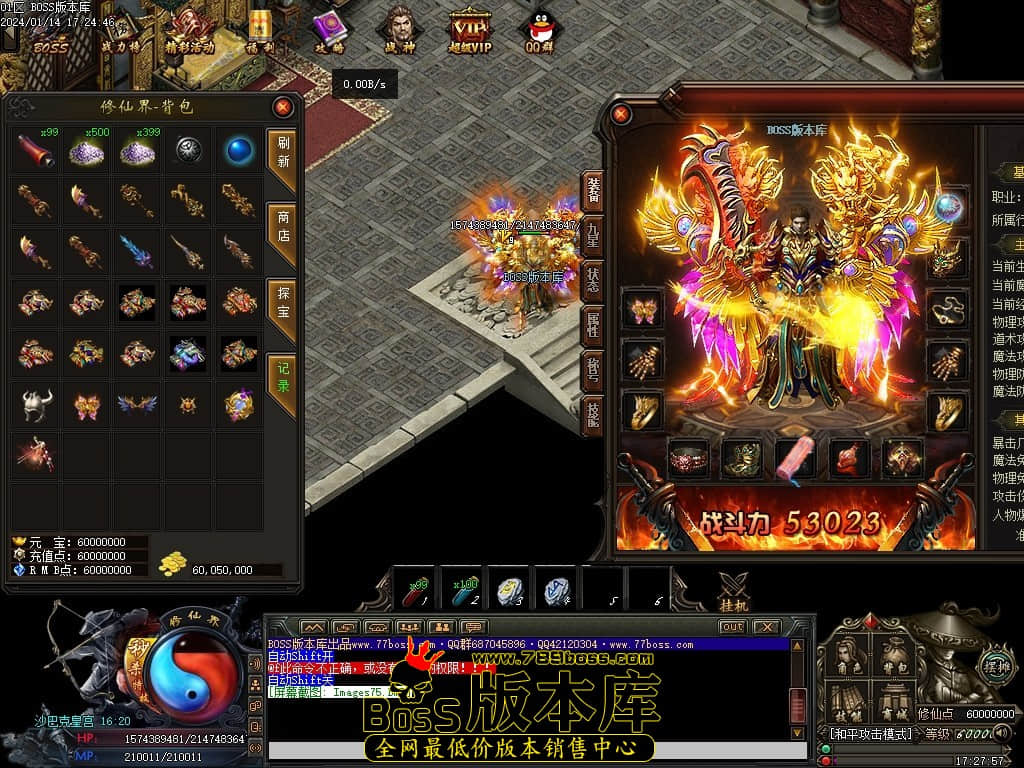1024x768 pixels.
Task: Click the chat window's Out button
Action: 732,627
